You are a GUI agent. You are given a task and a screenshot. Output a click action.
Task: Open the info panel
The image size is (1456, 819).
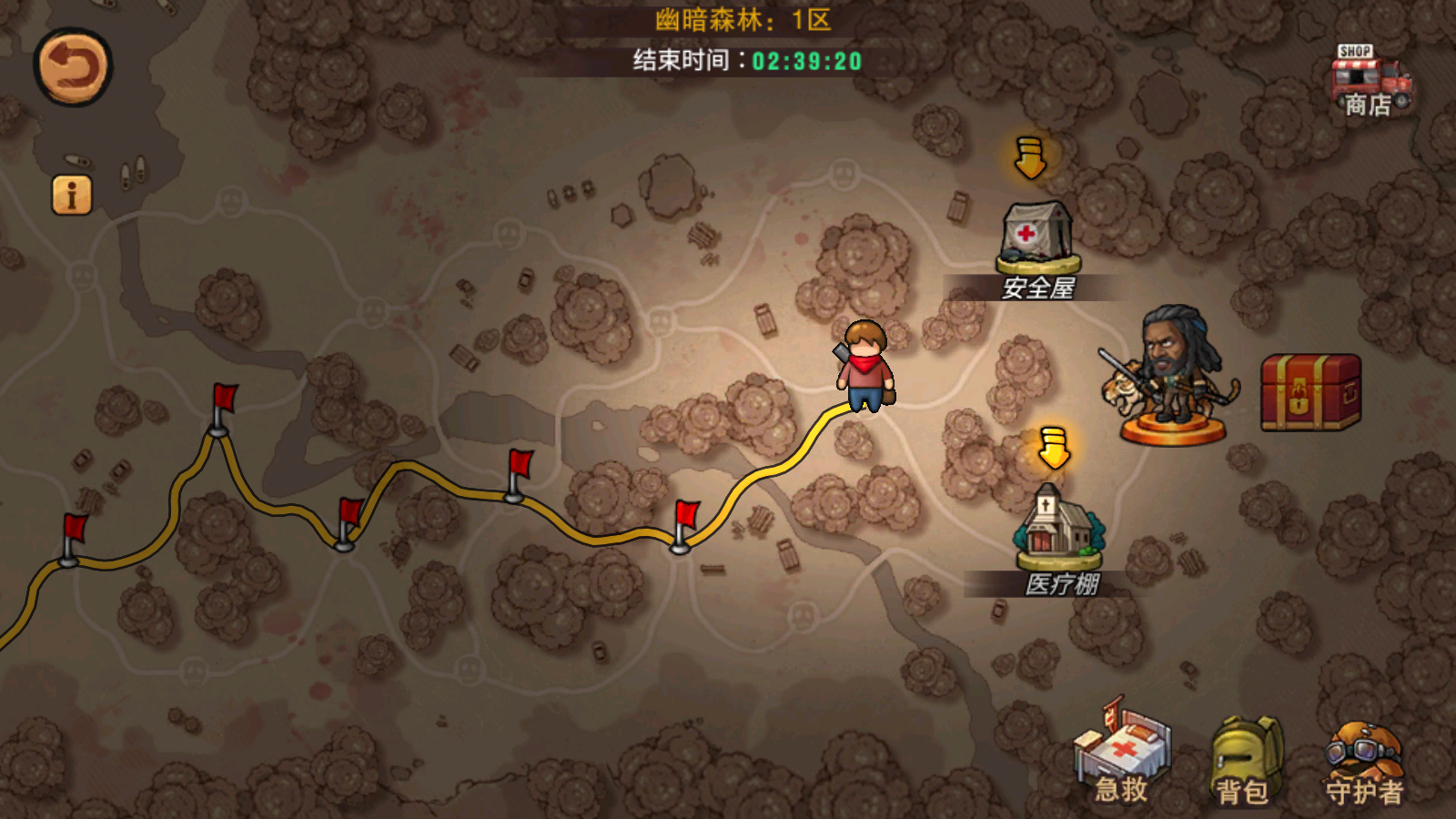click(x=72, y=195)
